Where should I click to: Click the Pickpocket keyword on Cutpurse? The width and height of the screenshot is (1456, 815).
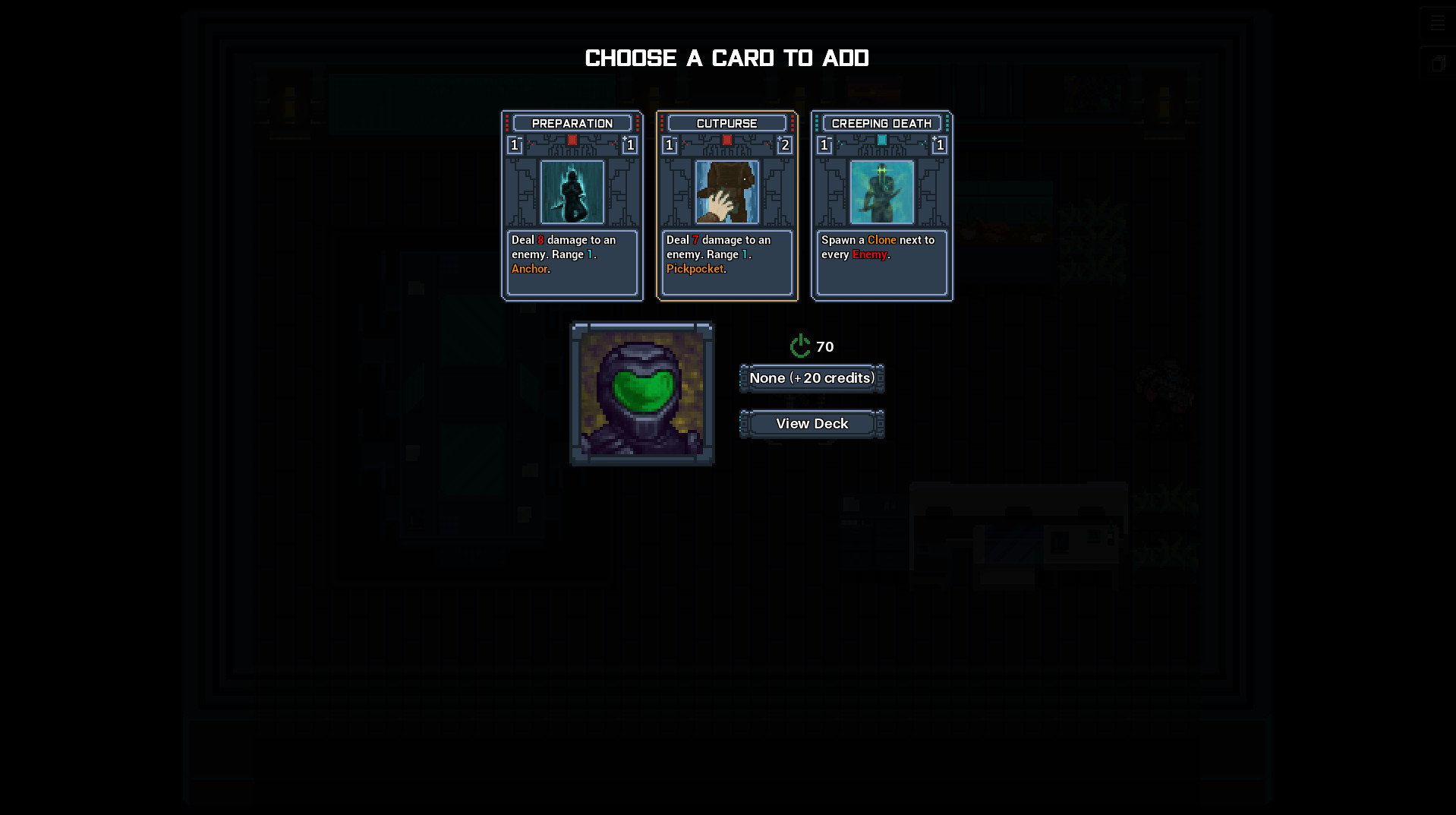coord(695,269)
